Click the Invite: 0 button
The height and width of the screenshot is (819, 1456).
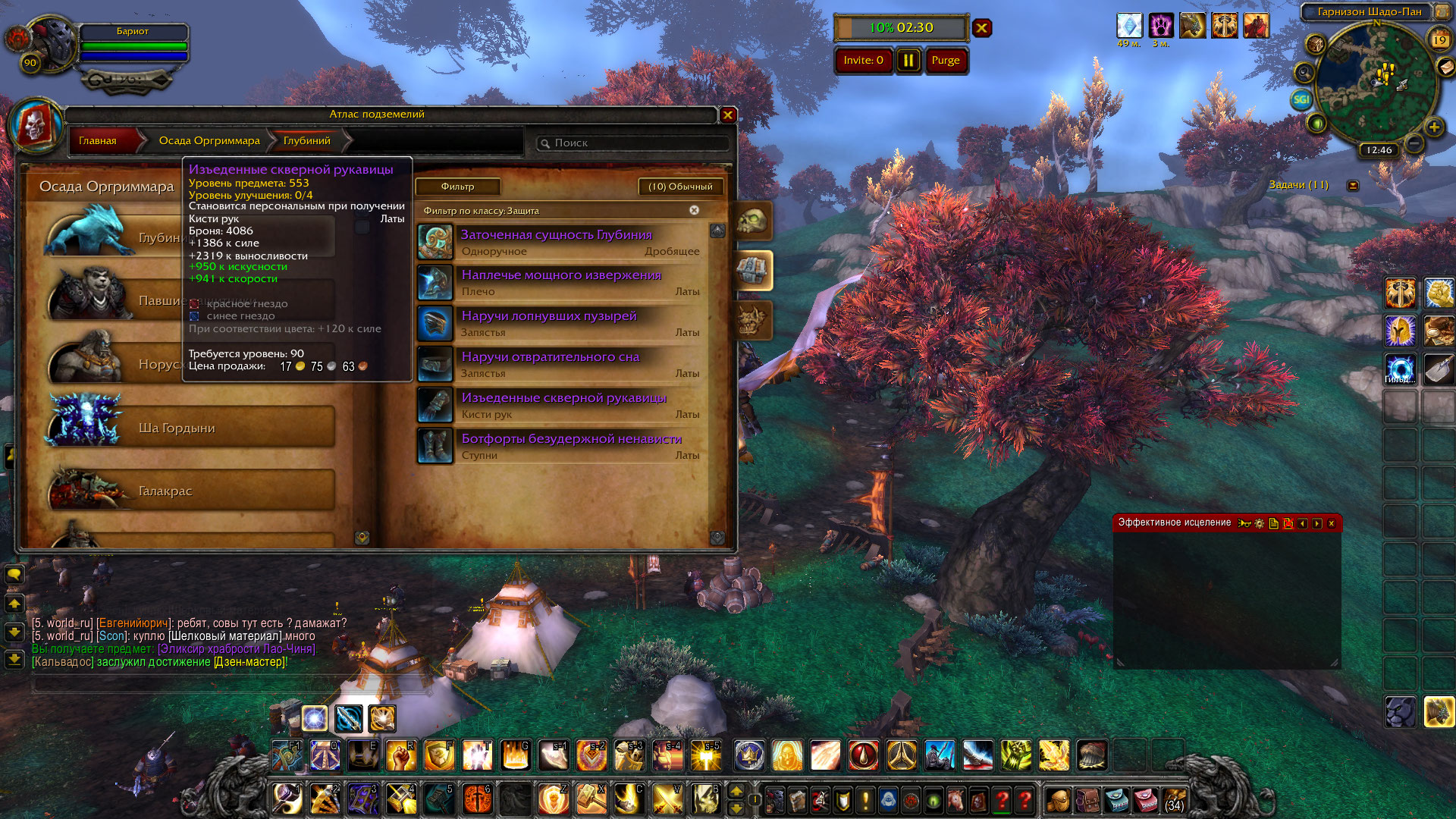(x=863, y=61)
